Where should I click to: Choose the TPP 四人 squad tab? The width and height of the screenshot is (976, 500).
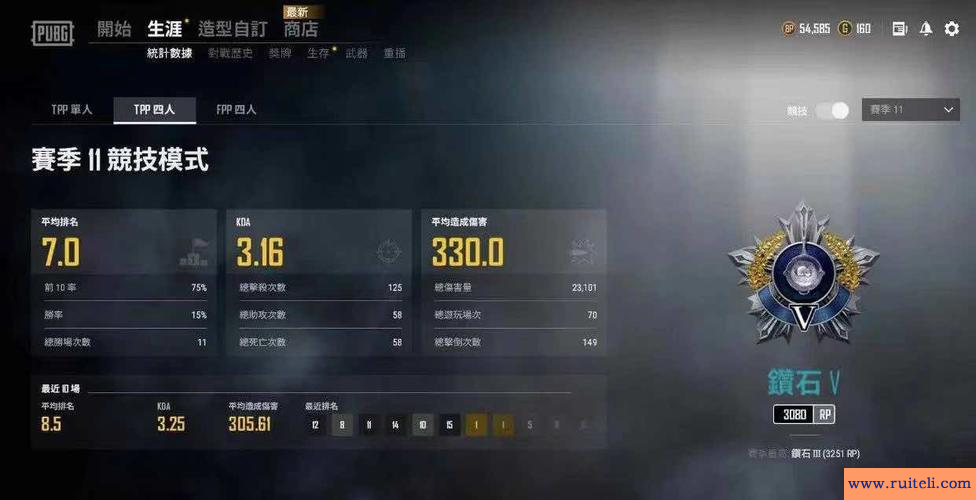(154, 109)
